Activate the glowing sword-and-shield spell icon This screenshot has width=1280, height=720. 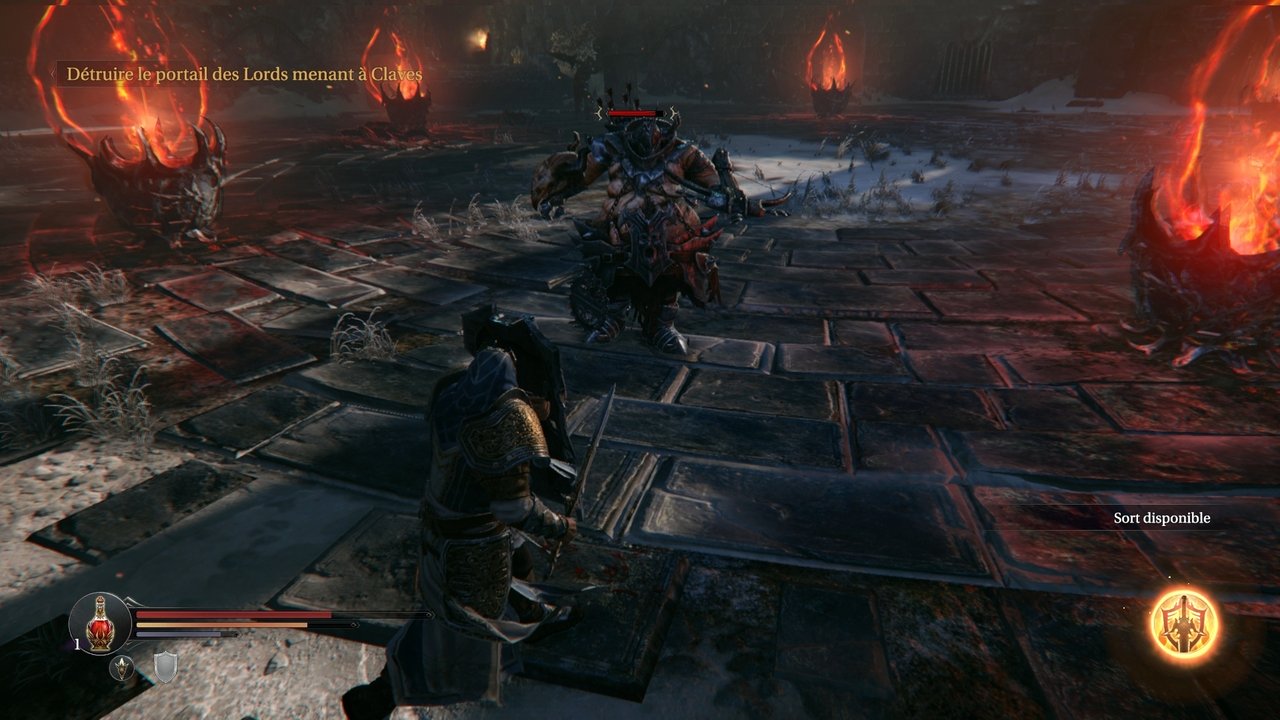(1185, 624)
